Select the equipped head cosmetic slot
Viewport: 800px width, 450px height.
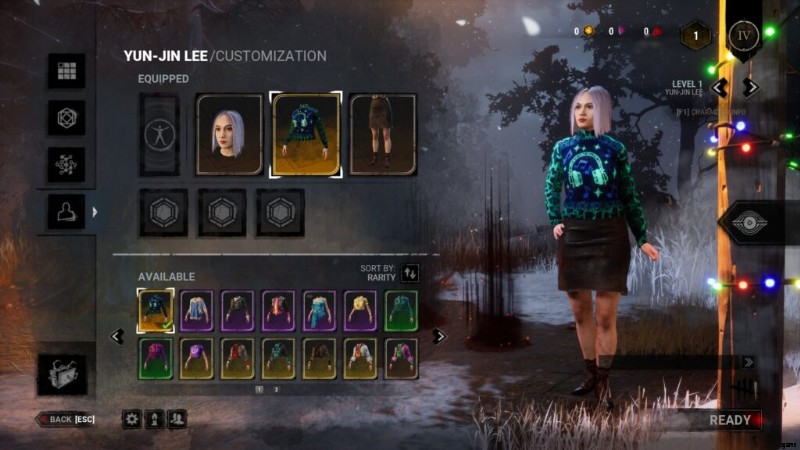pyautogui.click(x=229, y=135)
